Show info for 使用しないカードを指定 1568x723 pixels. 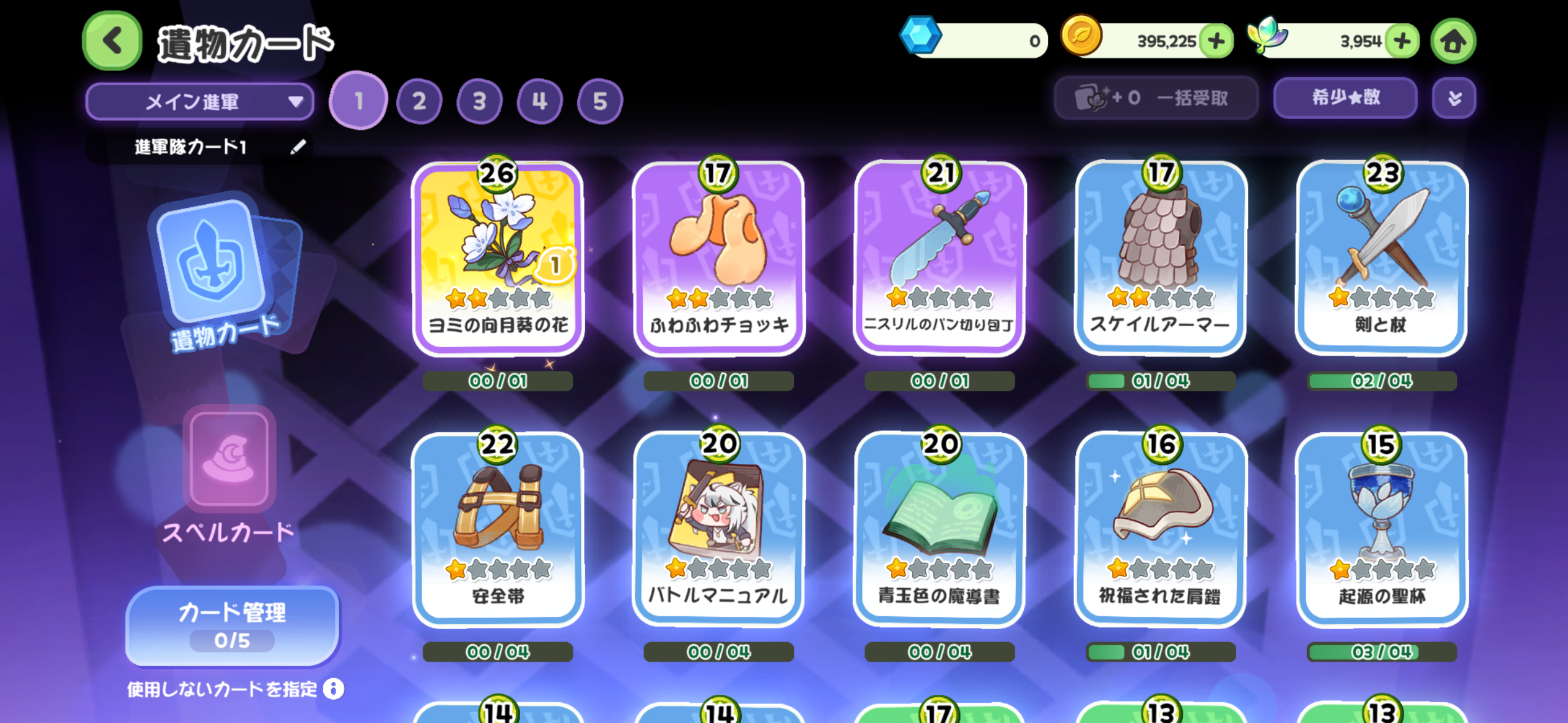click(x=334, y=689)
